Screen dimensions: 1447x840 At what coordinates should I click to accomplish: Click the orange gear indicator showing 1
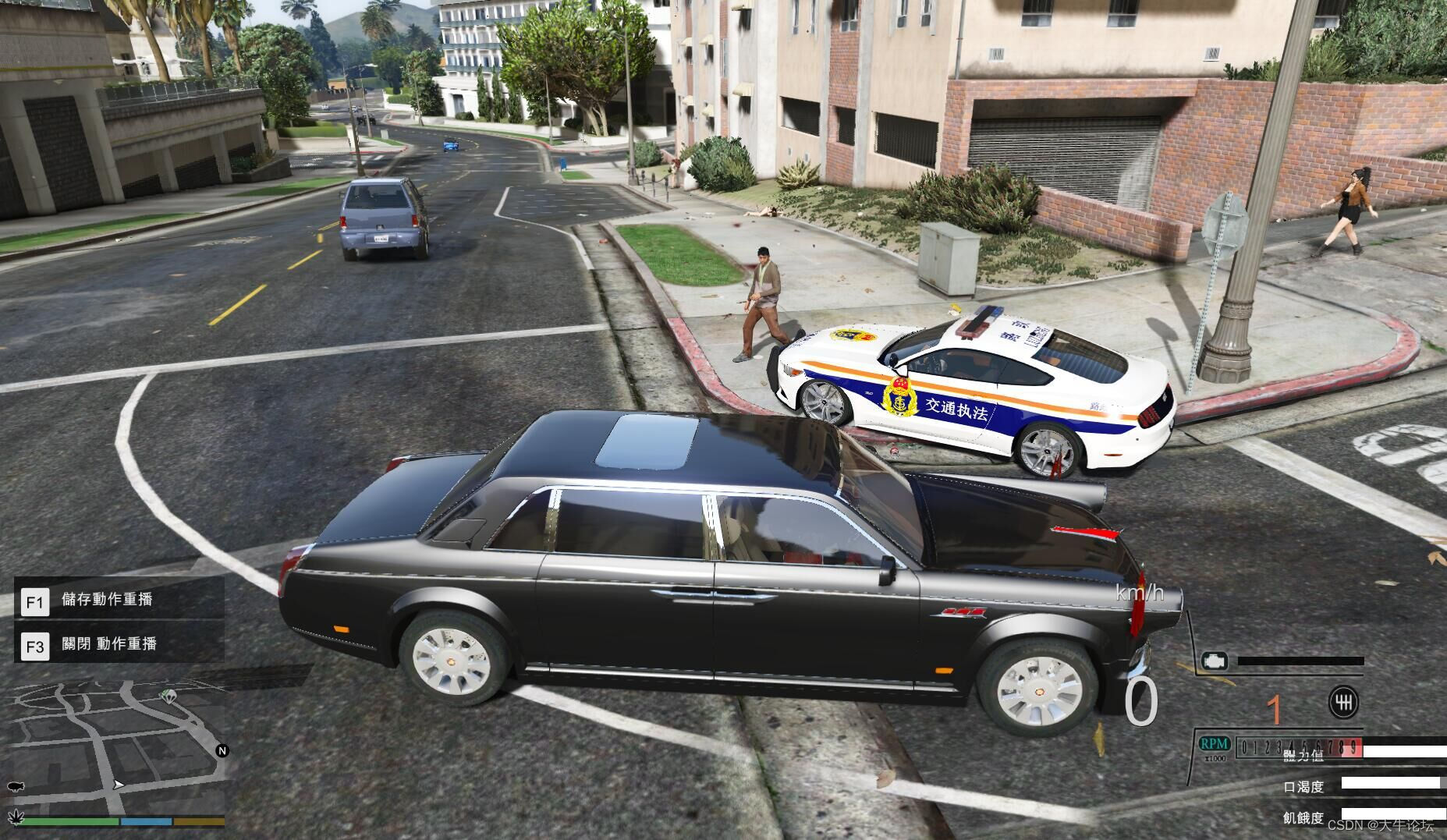[1275, 709]
